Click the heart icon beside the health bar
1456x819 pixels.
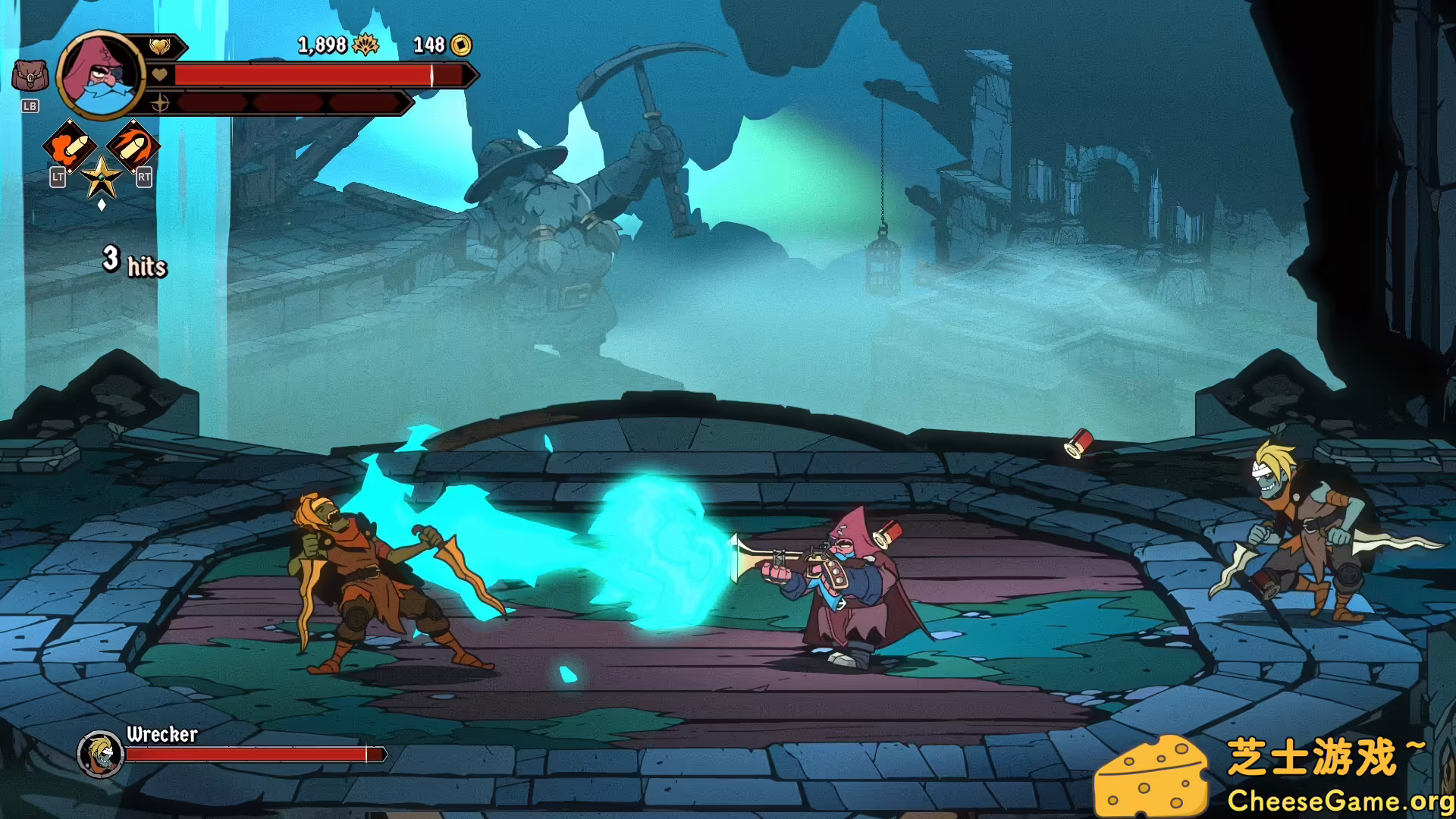tap(159, 76)
